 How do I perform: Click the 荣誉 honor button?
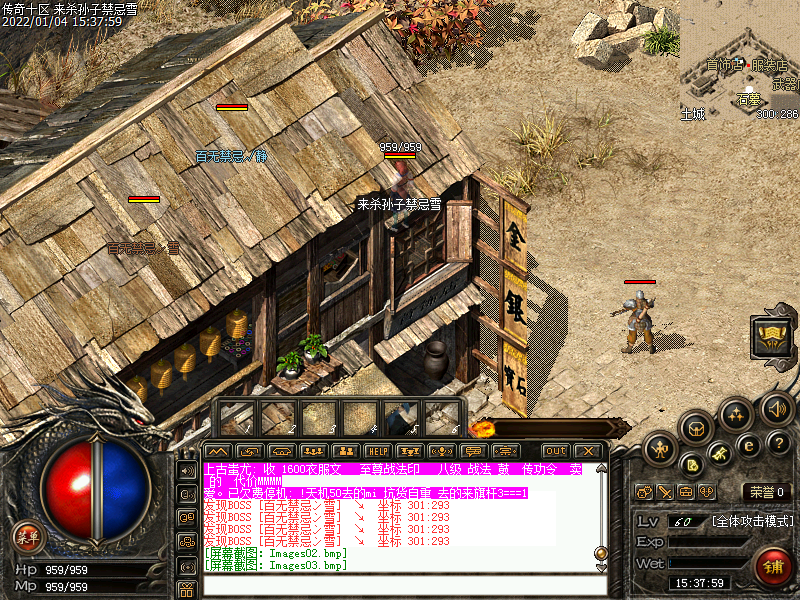(766, 491)
